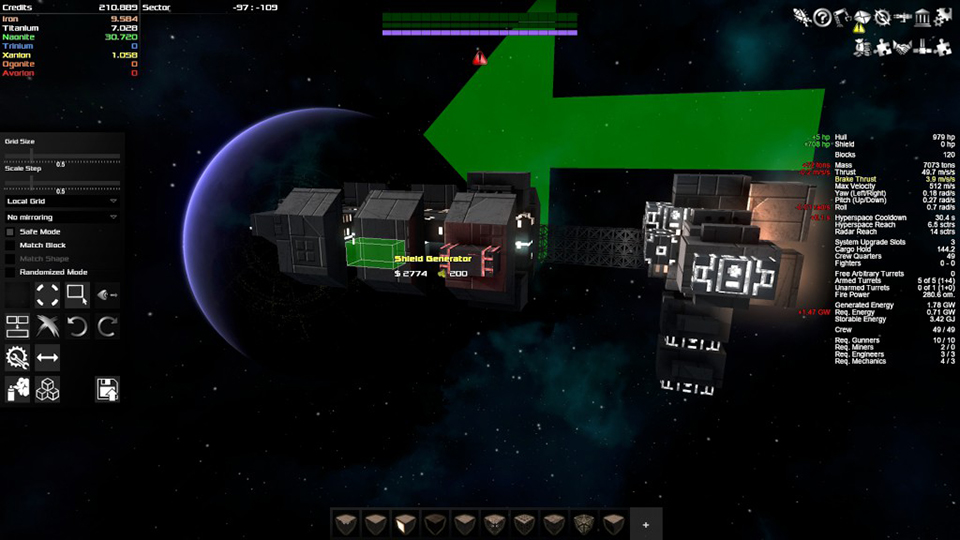Click the redo arrow button
Screen dimensions: 960x540
(107, 326)
